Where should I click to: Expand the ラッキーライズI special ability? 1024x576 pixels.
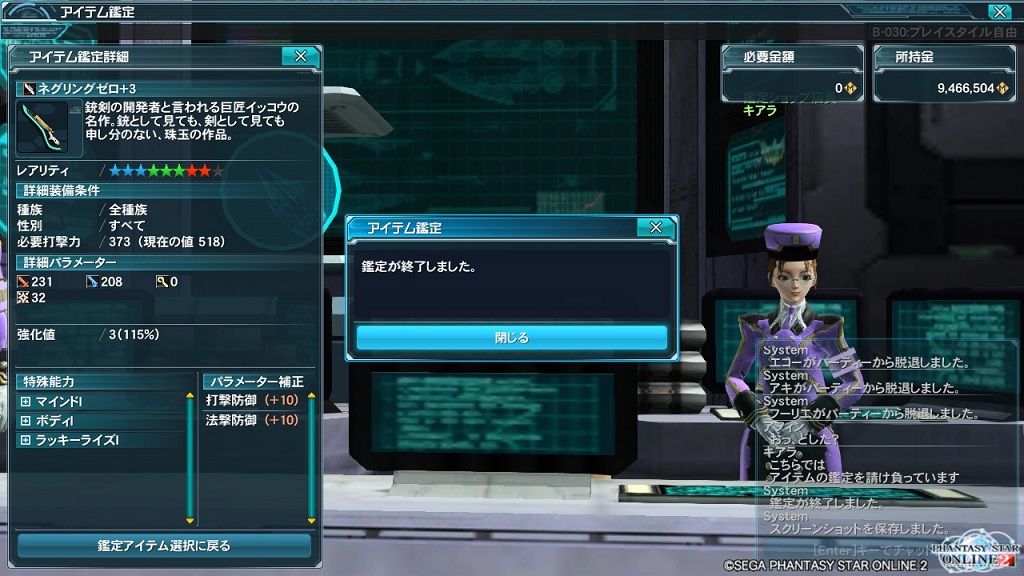point(26,440)
